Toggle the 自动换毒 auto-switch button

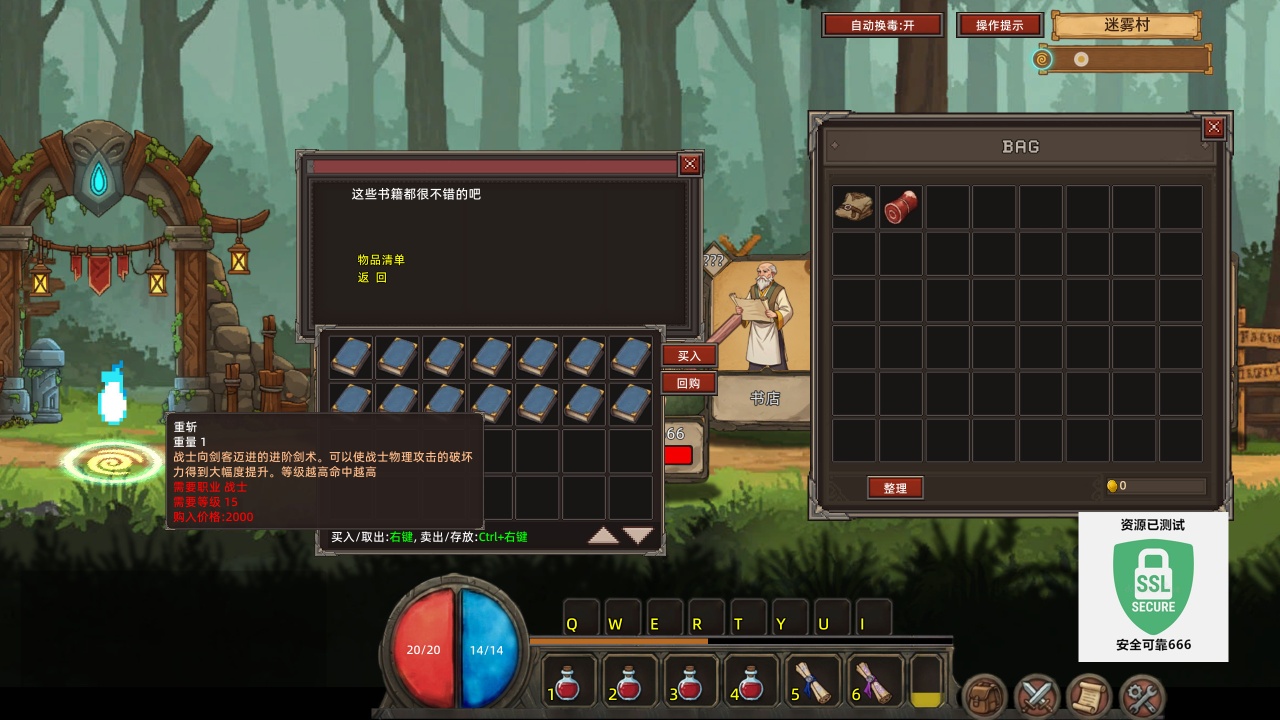(x=882, y=25)
